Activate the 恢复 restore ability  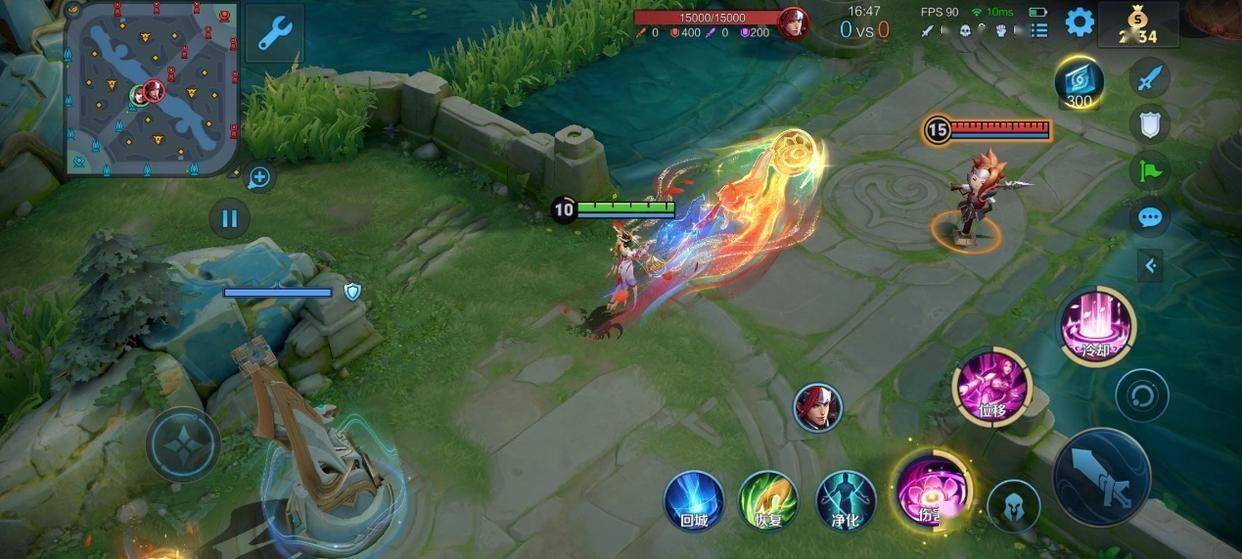click(767, 501)
